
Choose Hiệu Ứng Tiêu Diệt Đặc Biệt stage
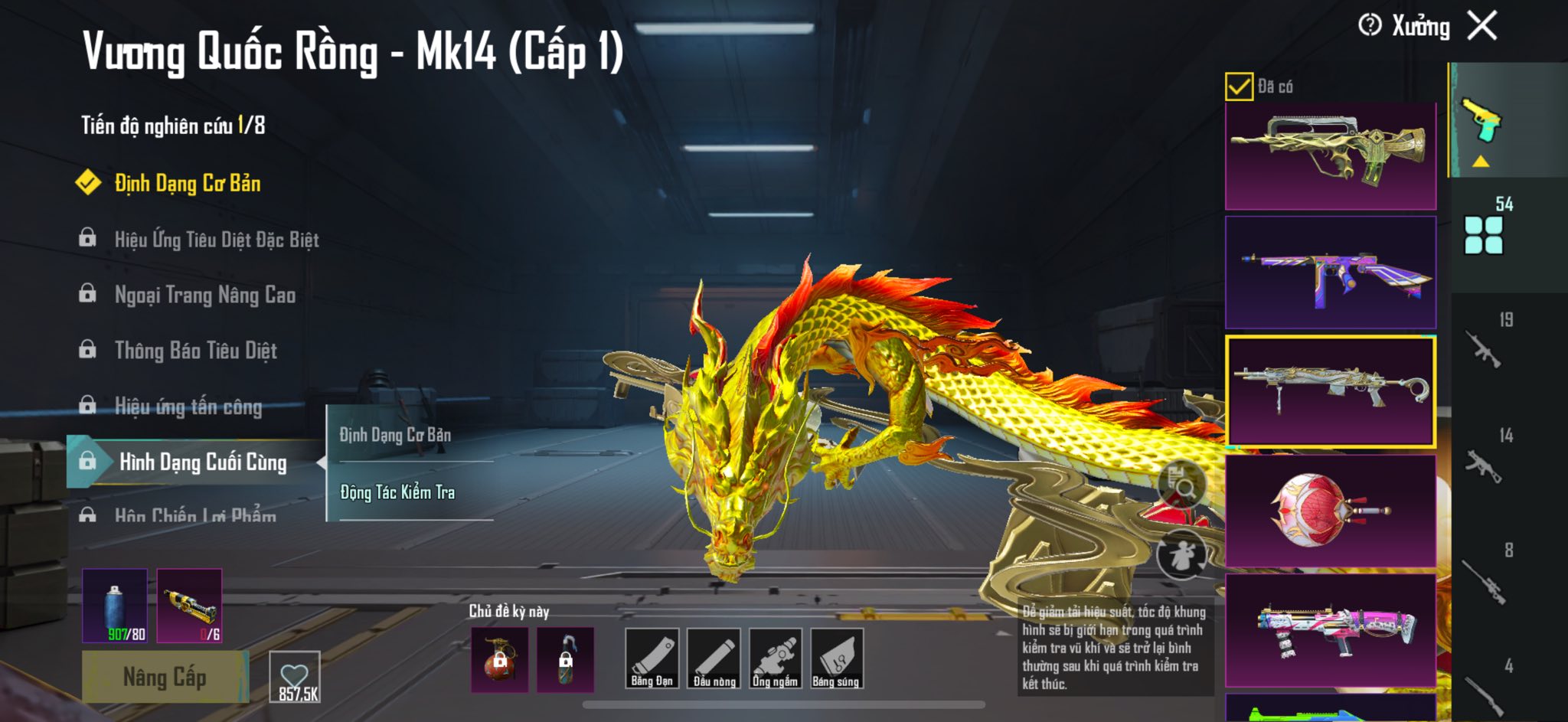point(216,240)
